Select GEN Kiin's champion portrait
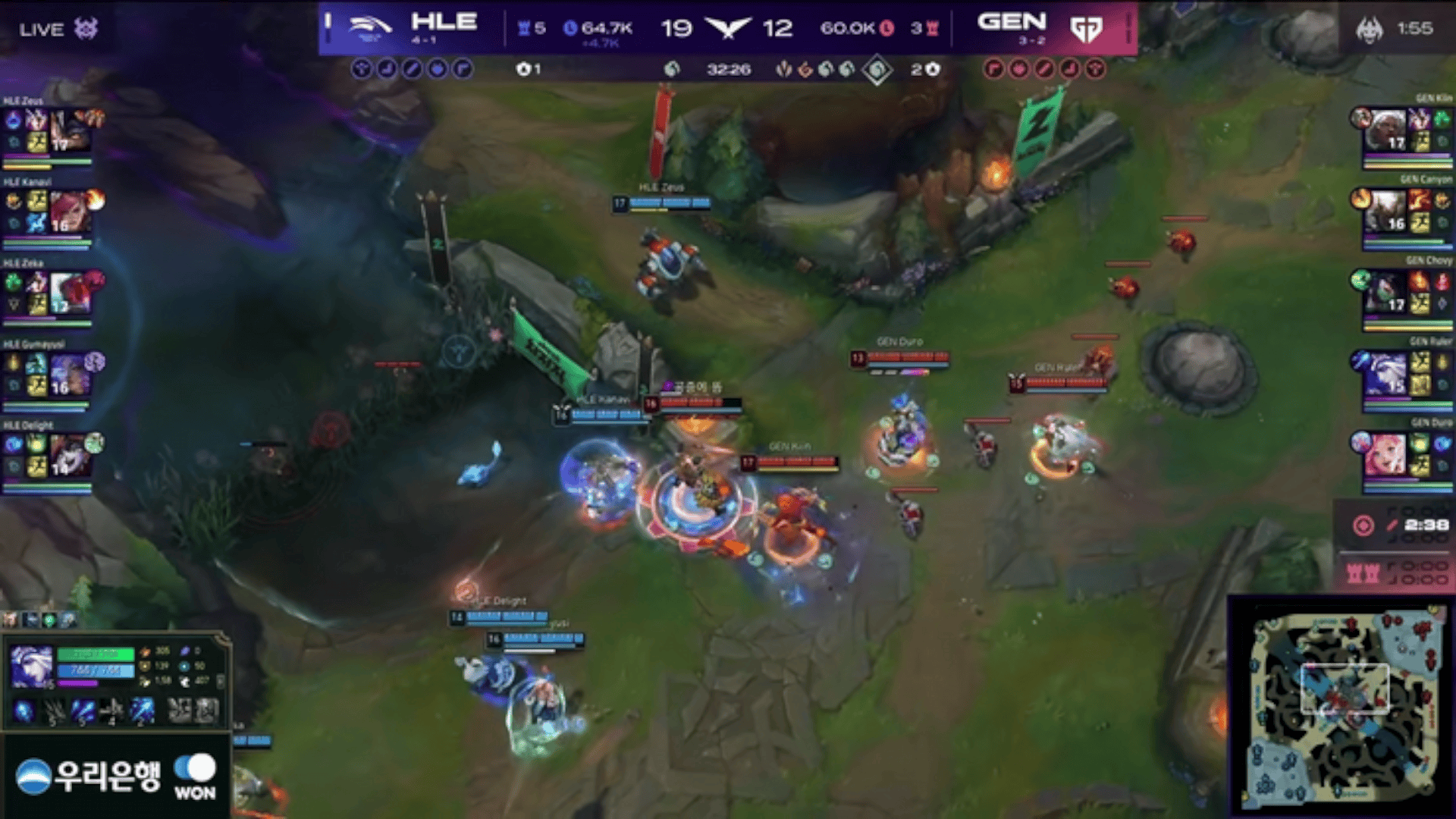 point(1386,130)
